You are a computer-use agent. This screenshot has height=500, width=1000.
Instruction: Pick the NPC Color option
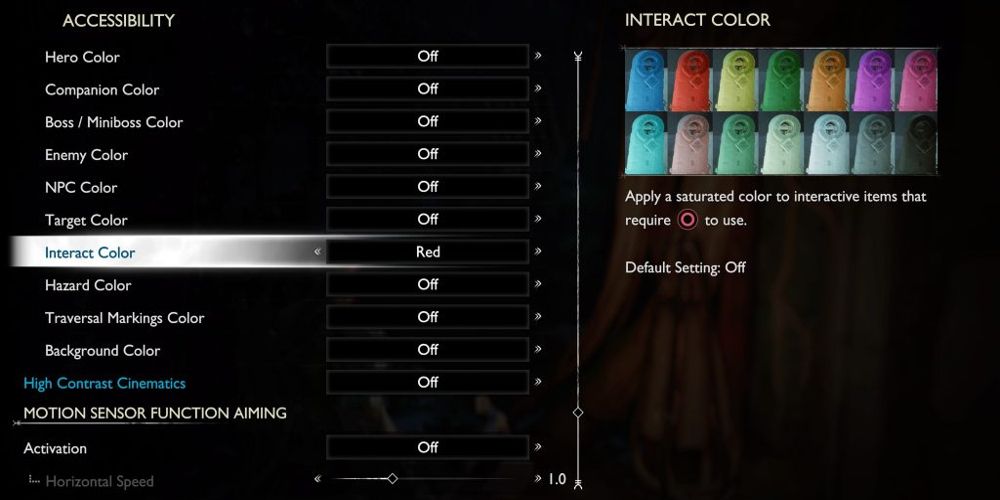click(x=81, y=187)
